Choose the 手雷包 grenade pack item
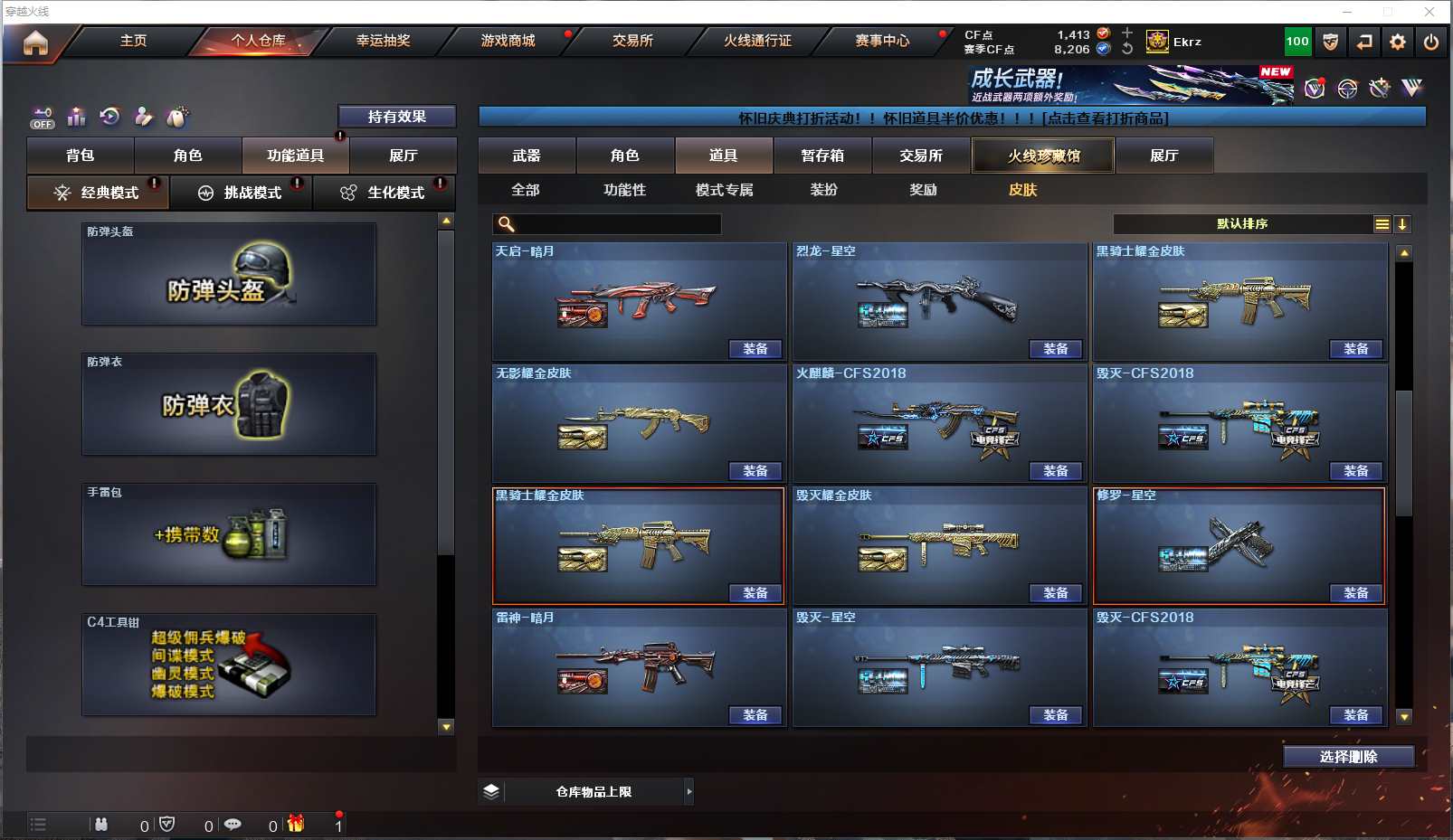Screen dimensions: 1453x840 pos(229,534)
